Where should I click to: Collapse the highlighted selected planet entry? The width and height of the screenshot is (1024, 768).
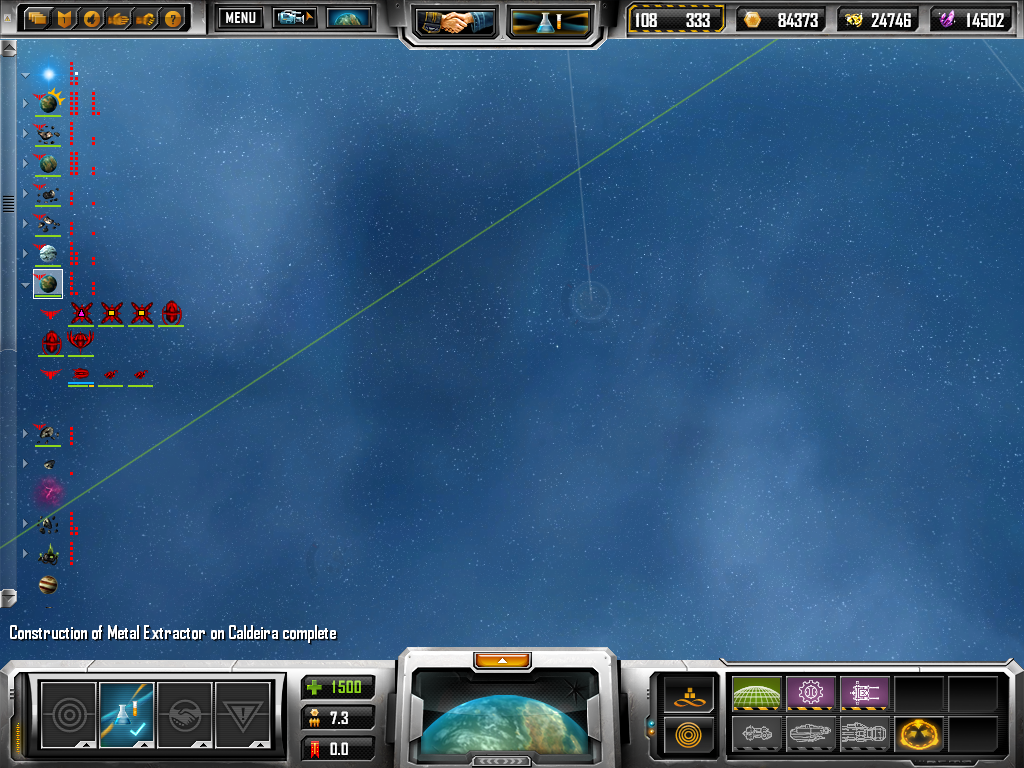coord(26,285)
